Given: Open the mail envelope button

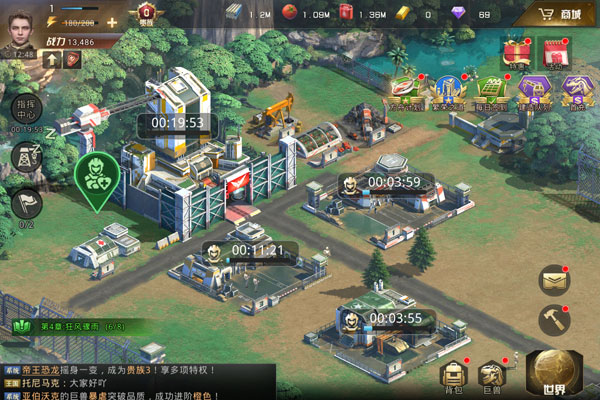Looking at the screenshot, I should [554, 281].
